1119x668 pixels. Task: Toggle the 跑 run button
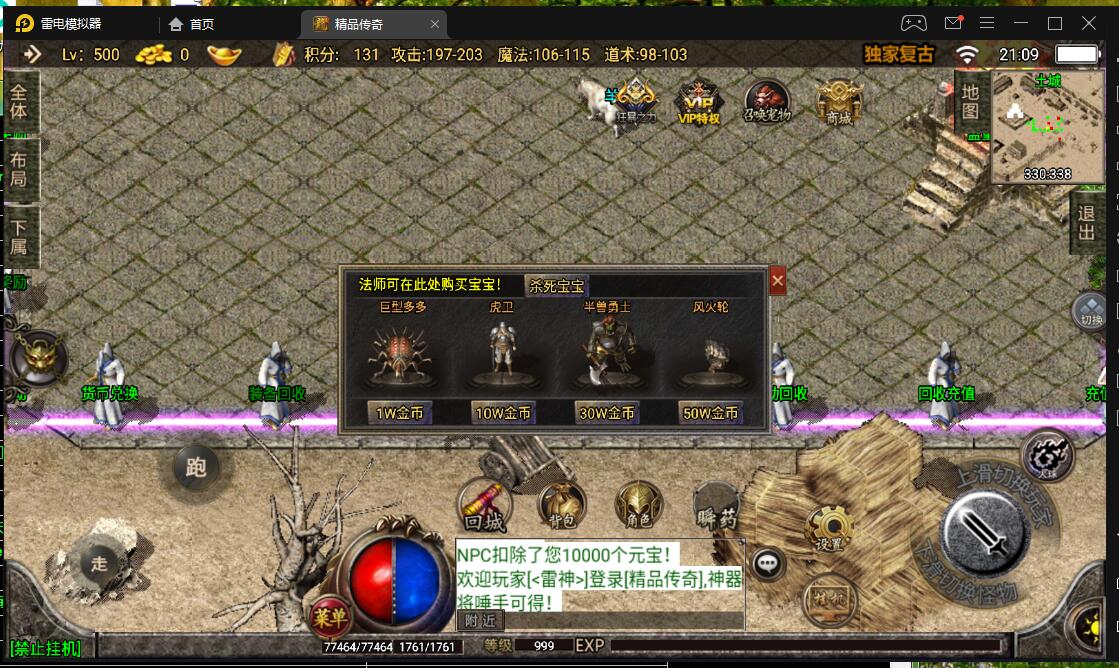(195, 467)
